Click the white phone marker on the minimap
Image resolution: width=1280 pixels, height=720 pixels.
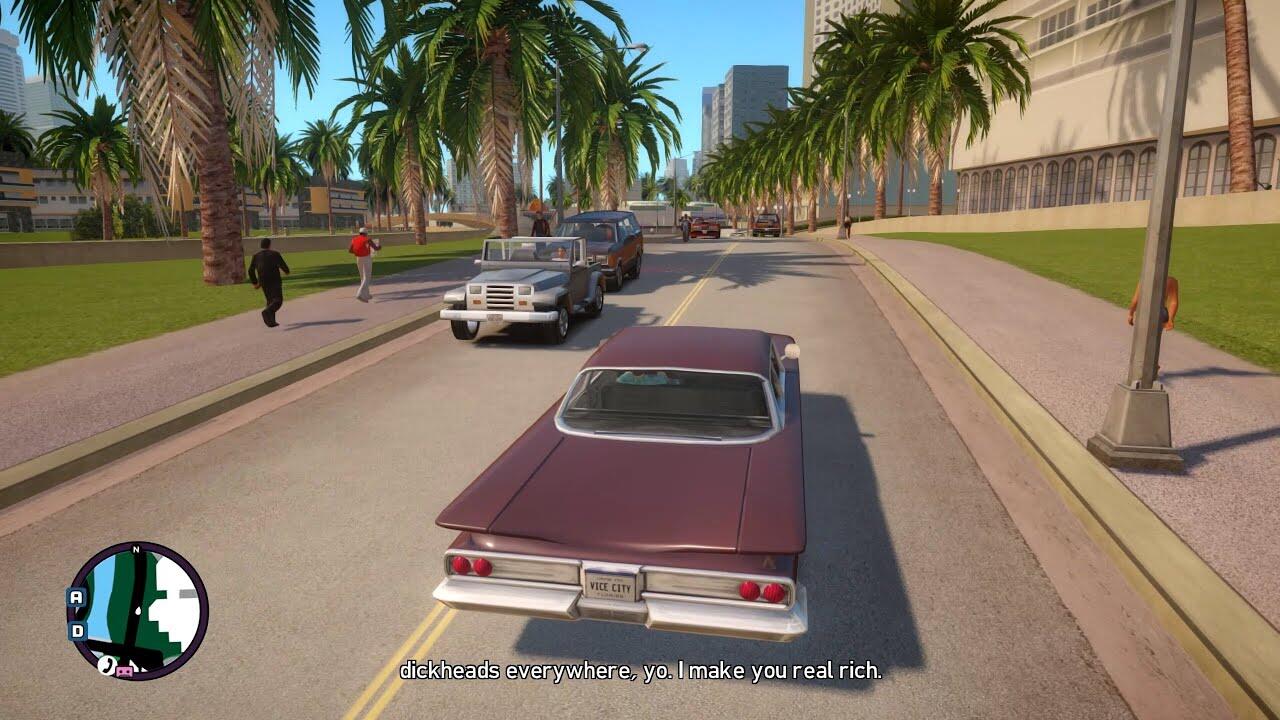point(105,664)
